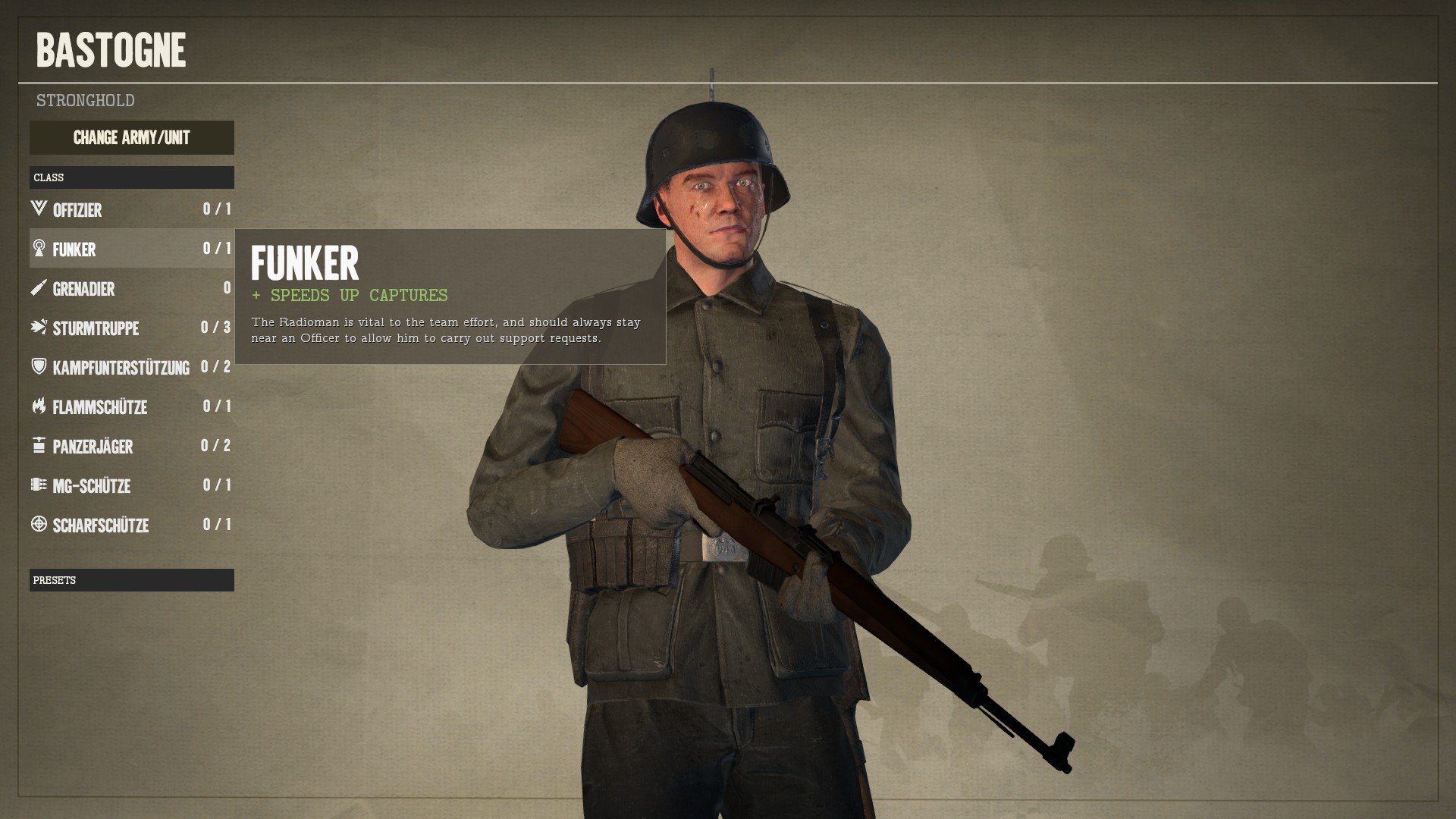Screen dimensions: 1456x819
Task: Click the Presets section header
Action: point(131,580)
